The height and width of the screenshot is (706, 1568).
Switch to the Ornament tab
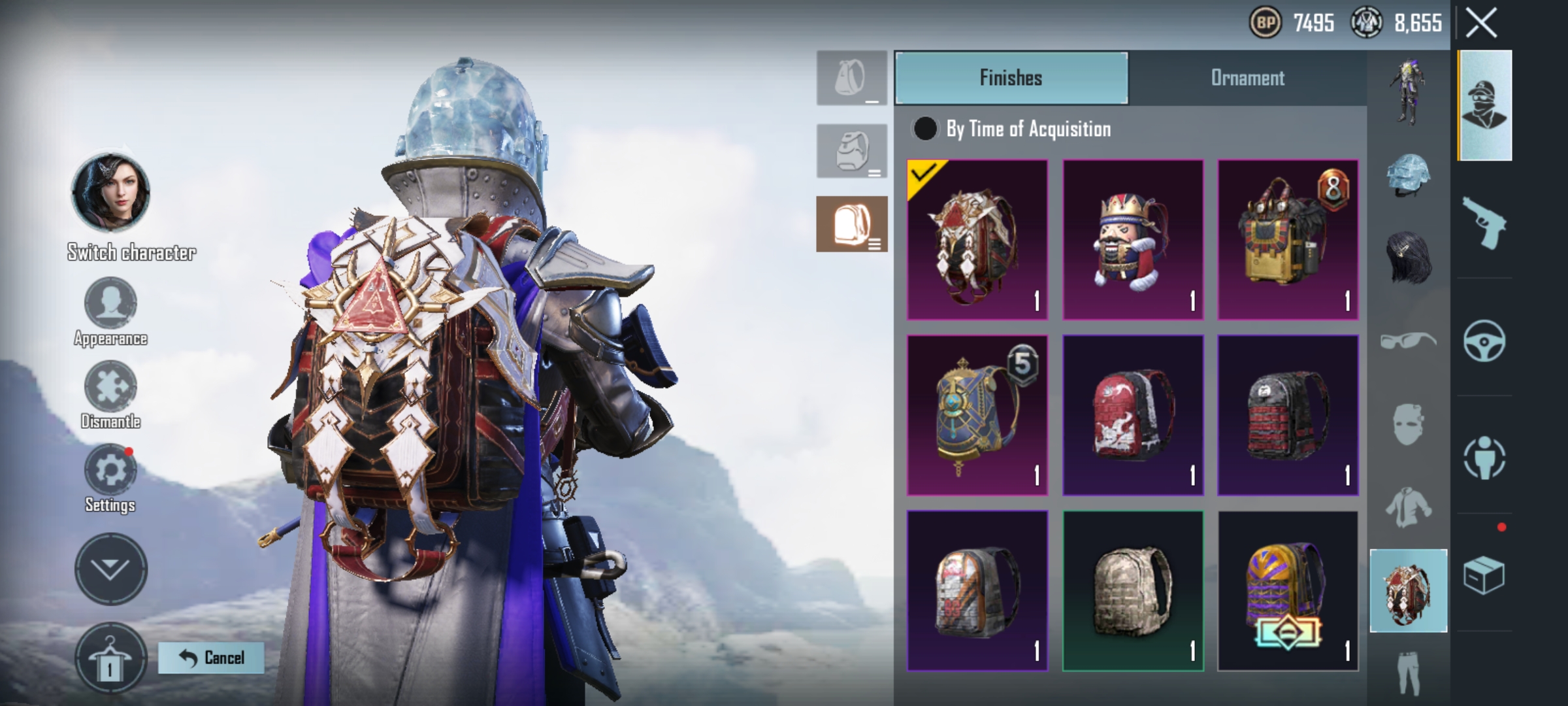click(x=1247, y=78)
